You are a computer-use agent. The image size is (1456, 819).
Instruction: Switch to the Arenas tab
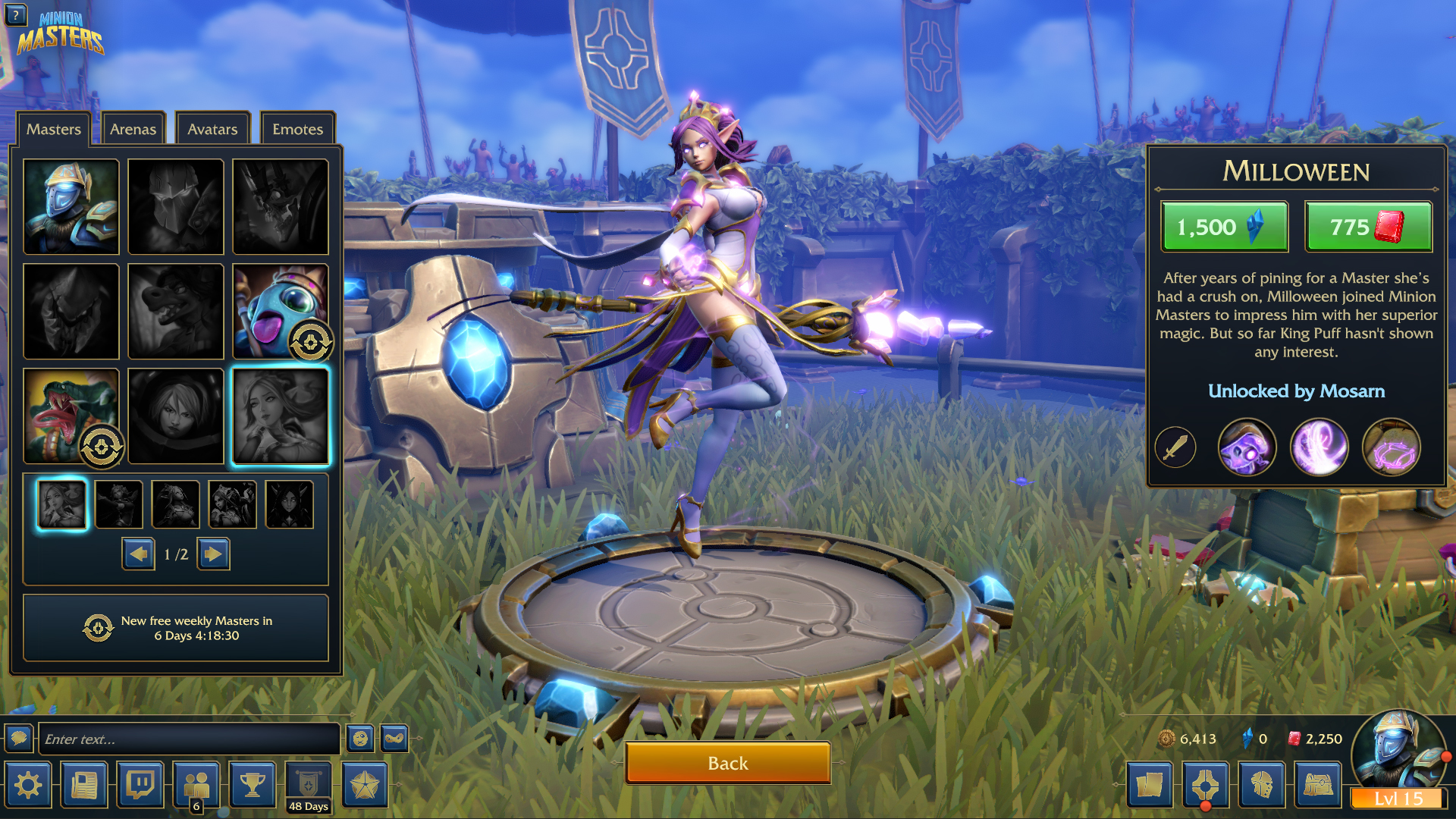point(133,129)
